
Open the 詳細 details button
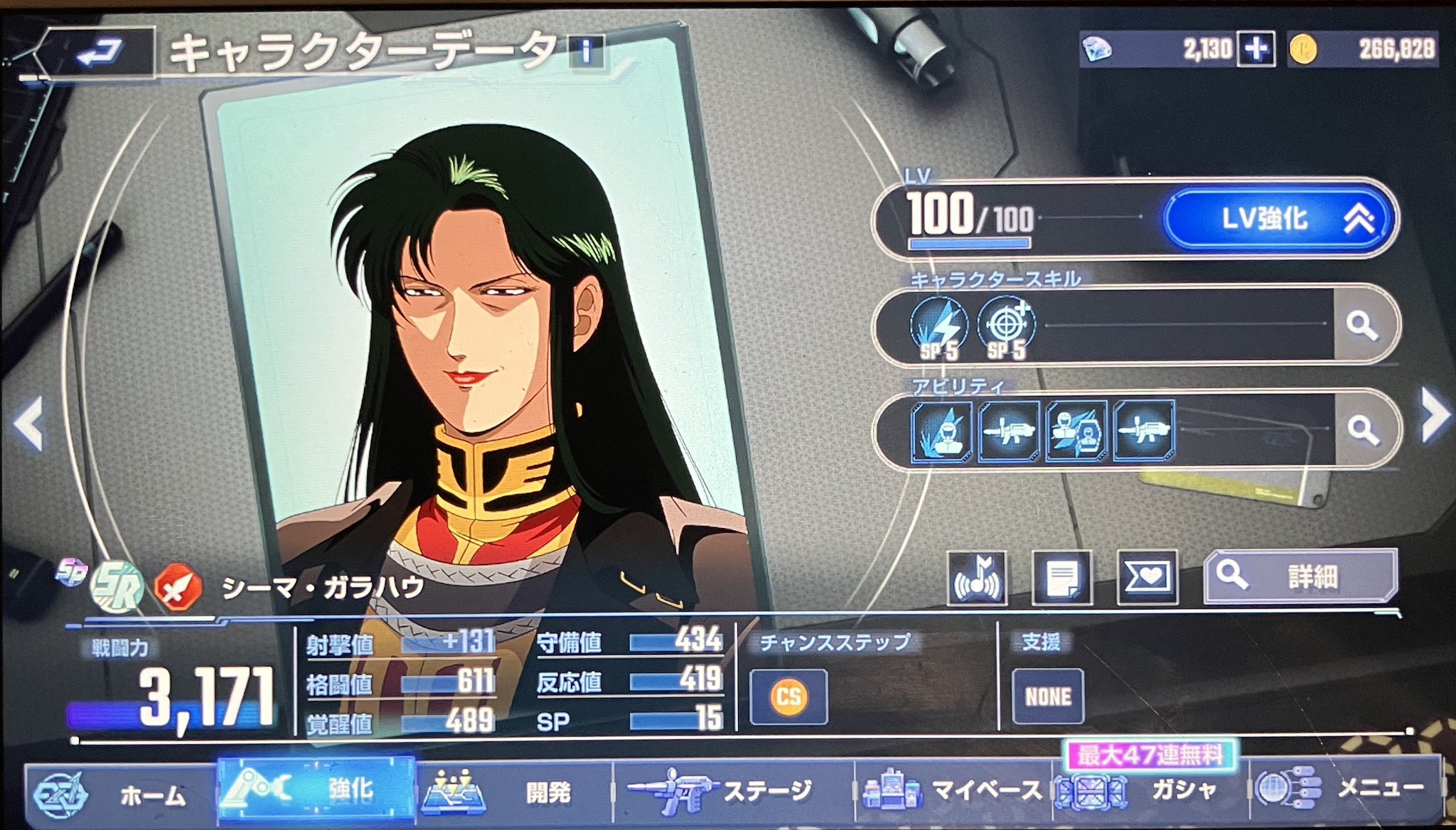(x=1300, y=576)
